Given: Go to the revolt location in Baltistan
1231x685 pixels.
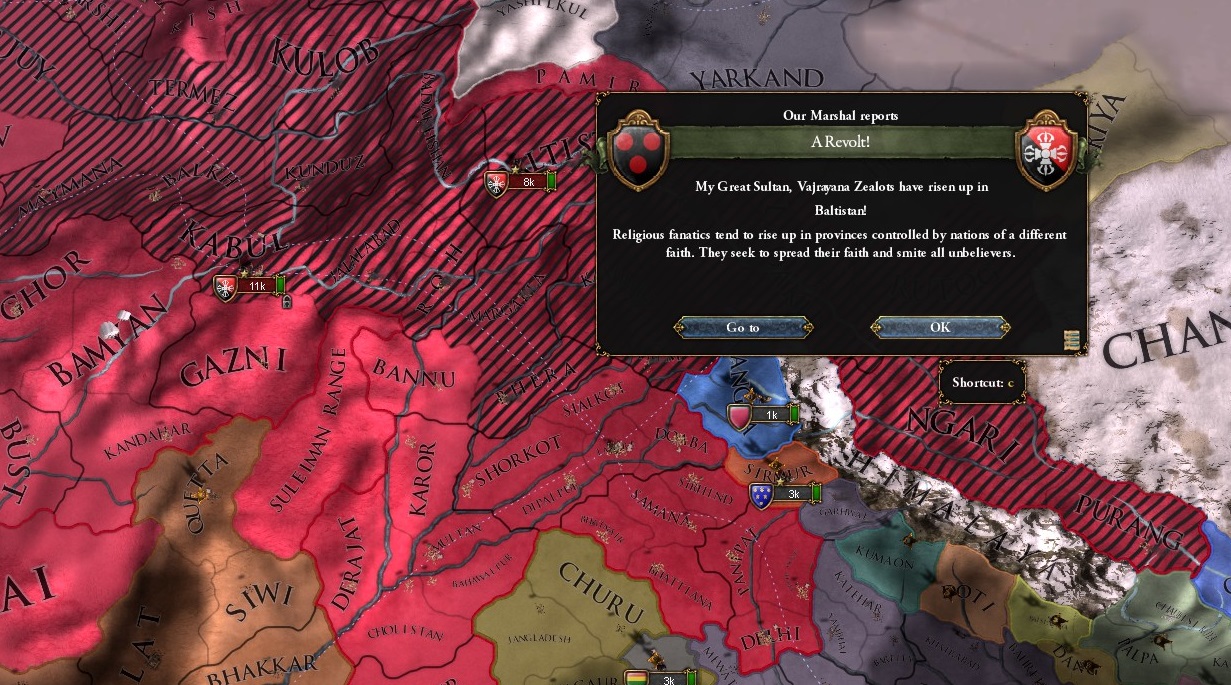Looking at the screenshot, I should (x=743, y=327).
